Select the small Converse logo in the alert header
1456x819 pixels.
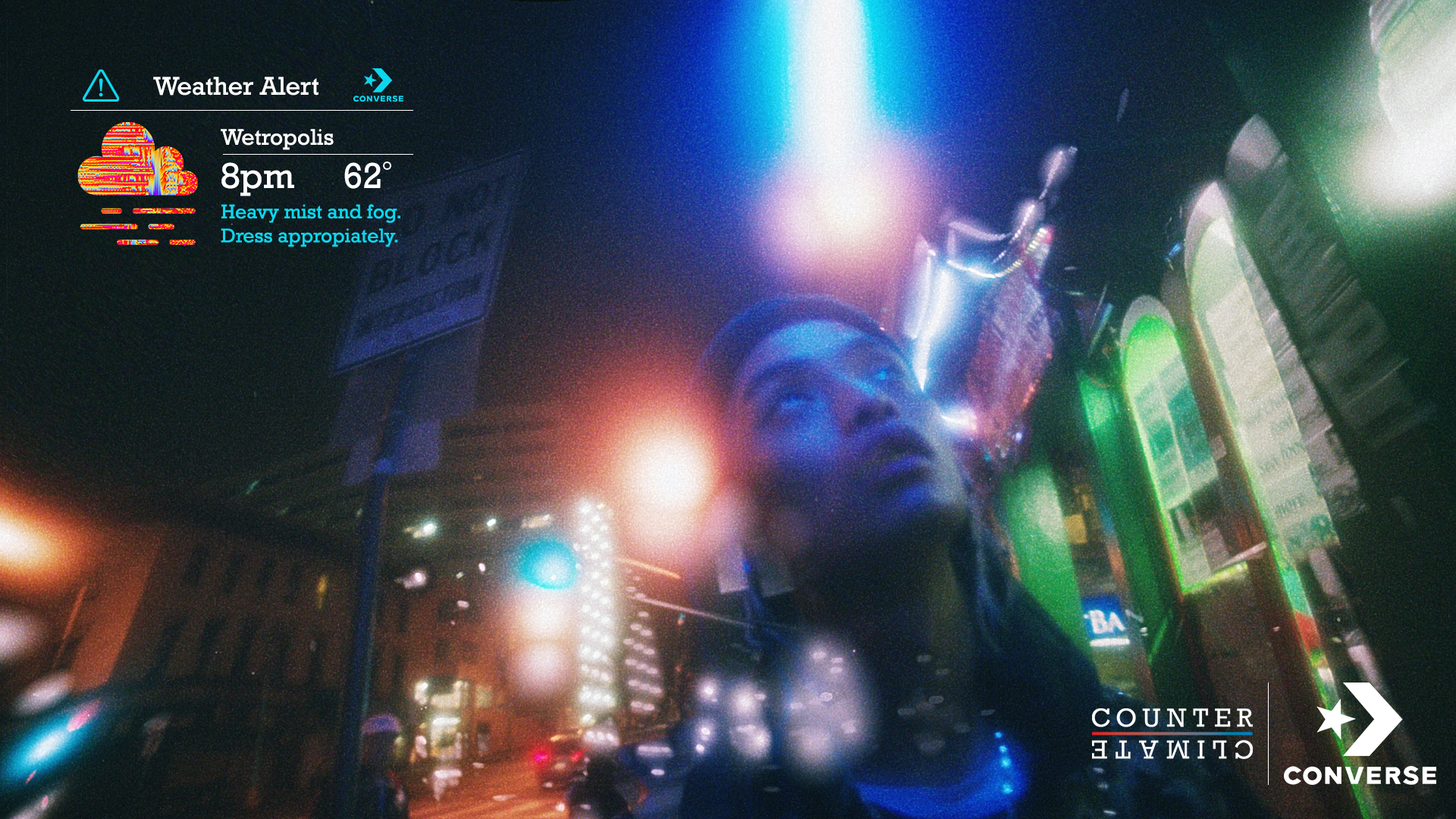tap(378, 86)
